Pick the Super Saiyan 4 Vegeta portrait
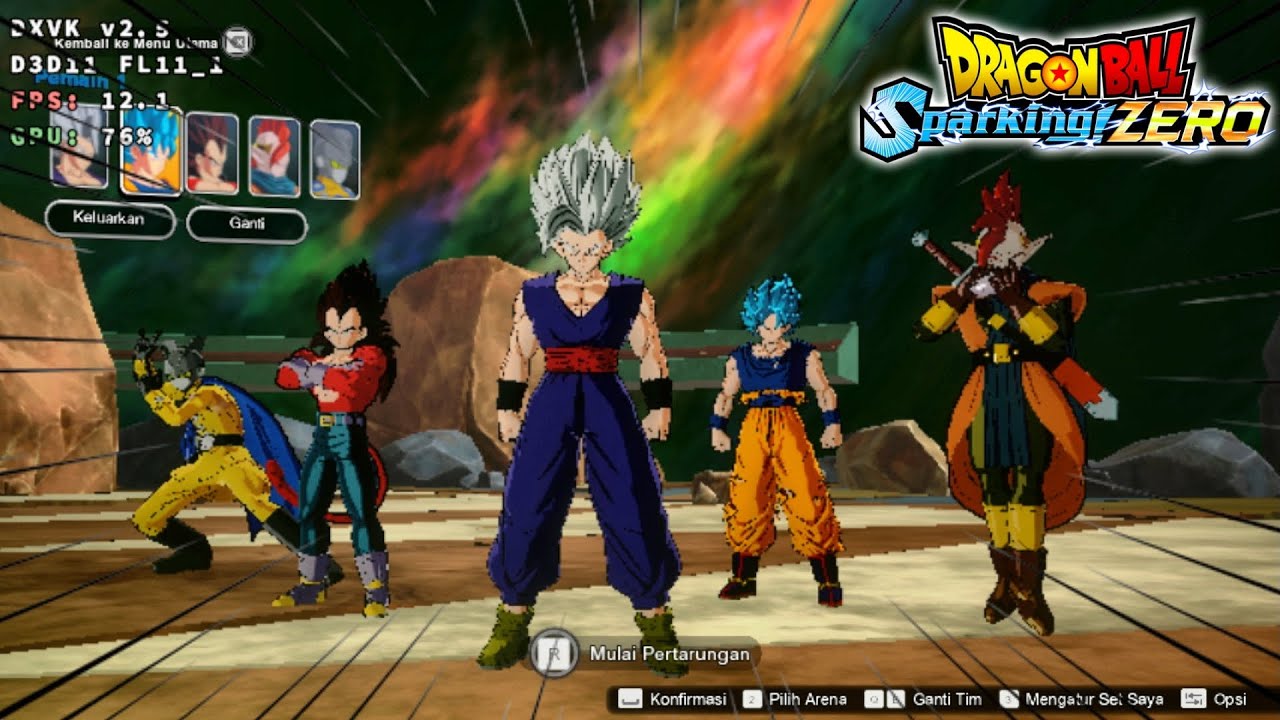Screen dimensions: 1280x720 coord(212,153)
